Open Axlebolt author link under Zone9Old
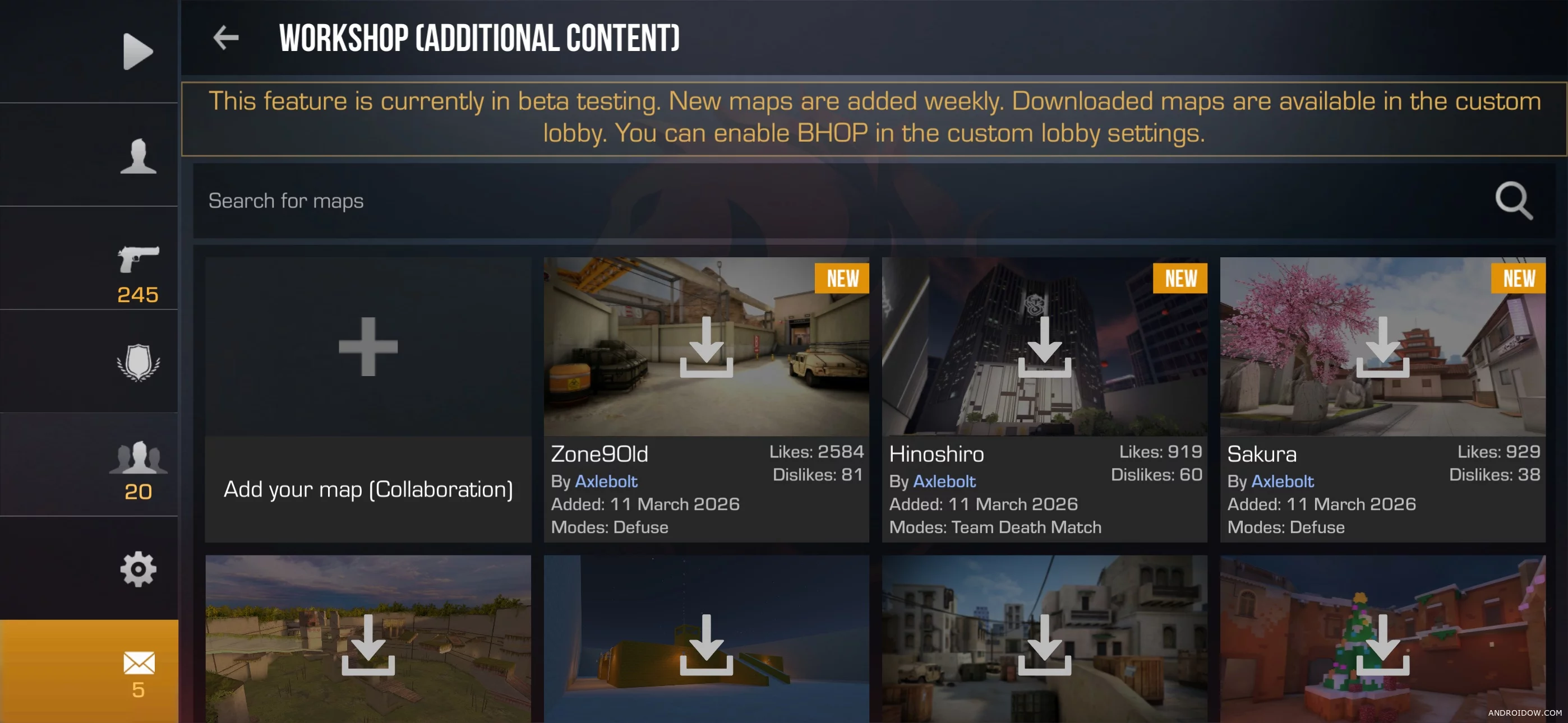This screenshot has height=723, width=1568. coord(606,481)
